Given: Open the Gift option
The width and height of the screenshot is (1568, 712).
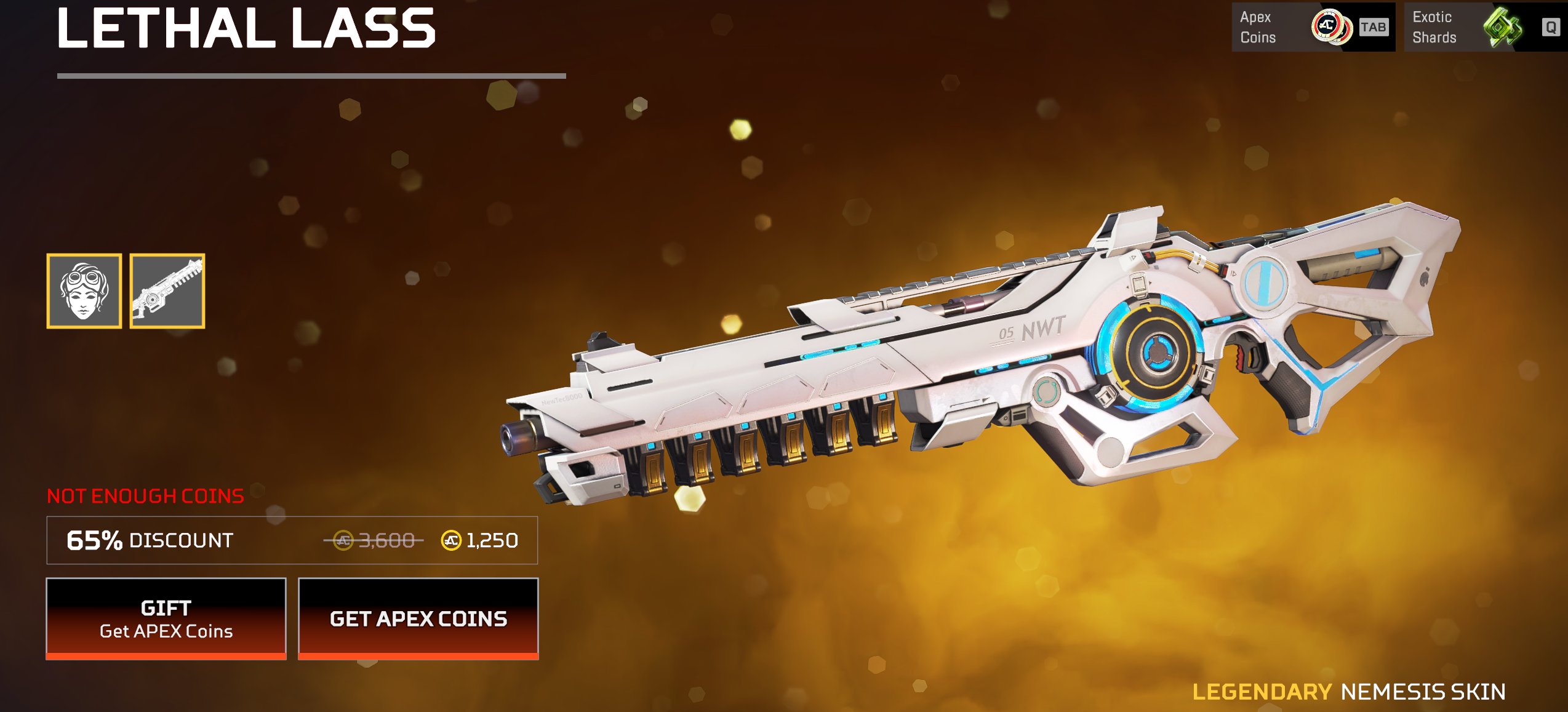Looking at the screenshot, I should click(166, 618).
